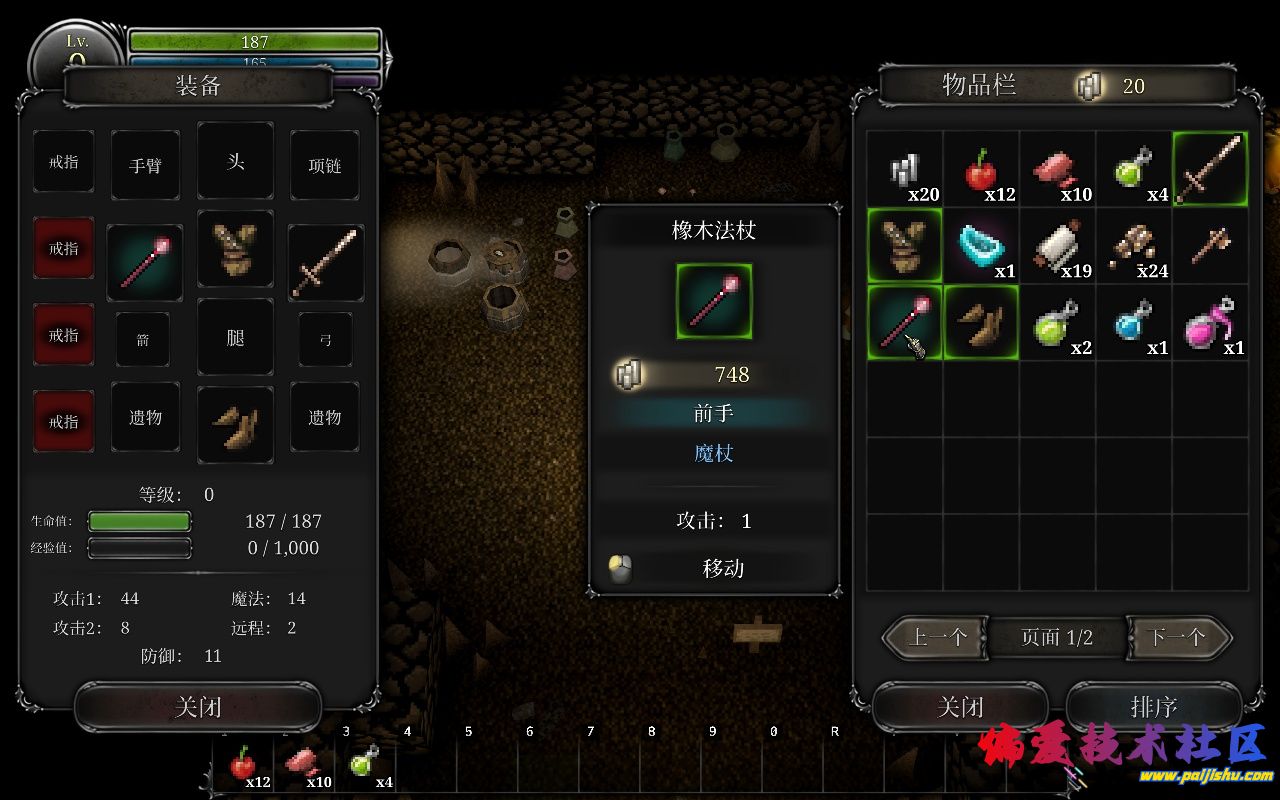Select the scroll stack x19

click(1057, 246)
